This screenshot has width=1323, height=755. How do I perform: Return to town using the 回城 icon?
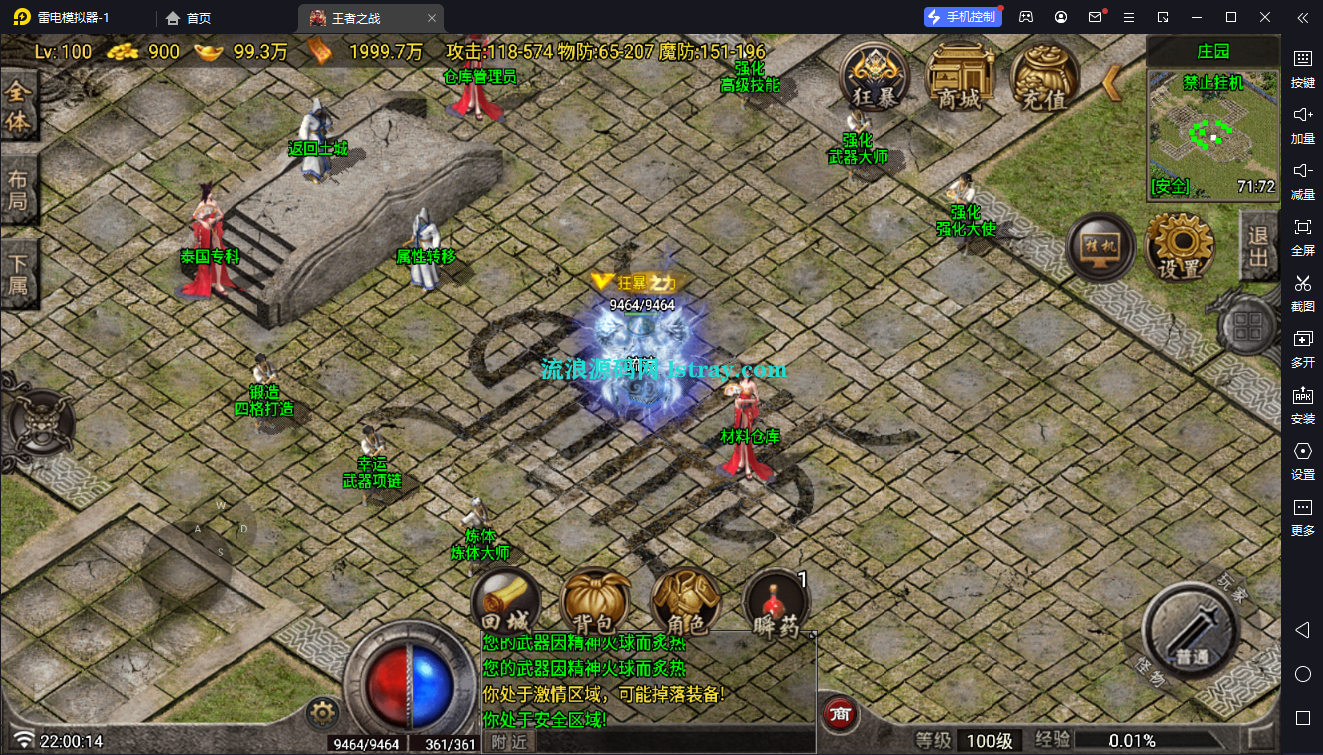tap(506, 603)
